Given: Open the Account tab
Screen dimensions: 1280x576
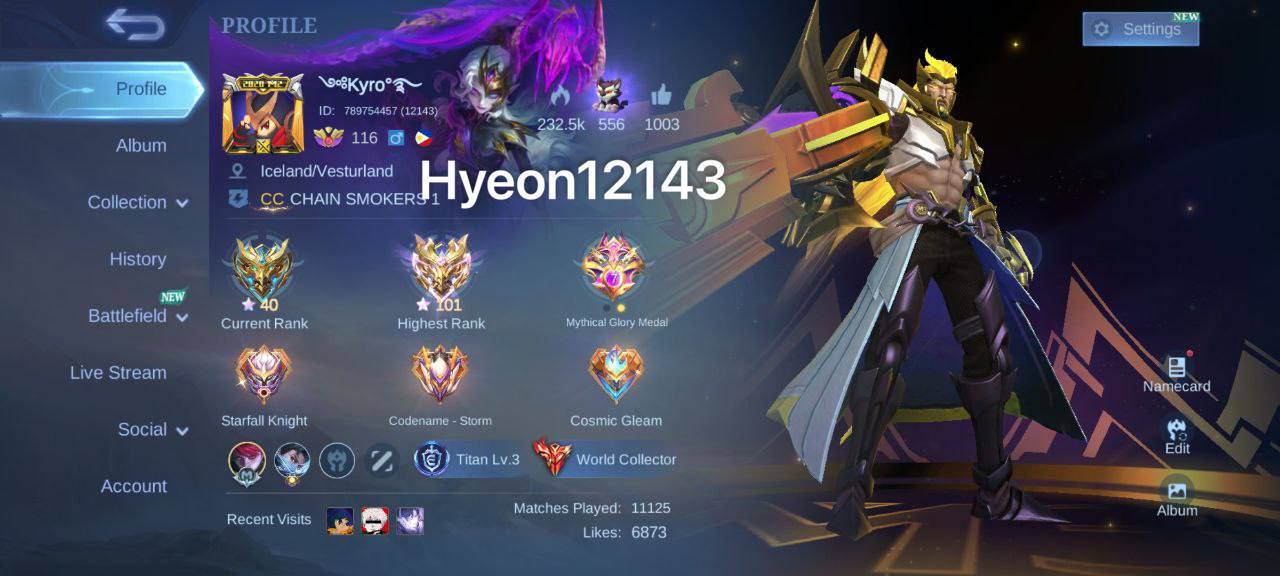Looking at the screenshot, I should [133, 486].
